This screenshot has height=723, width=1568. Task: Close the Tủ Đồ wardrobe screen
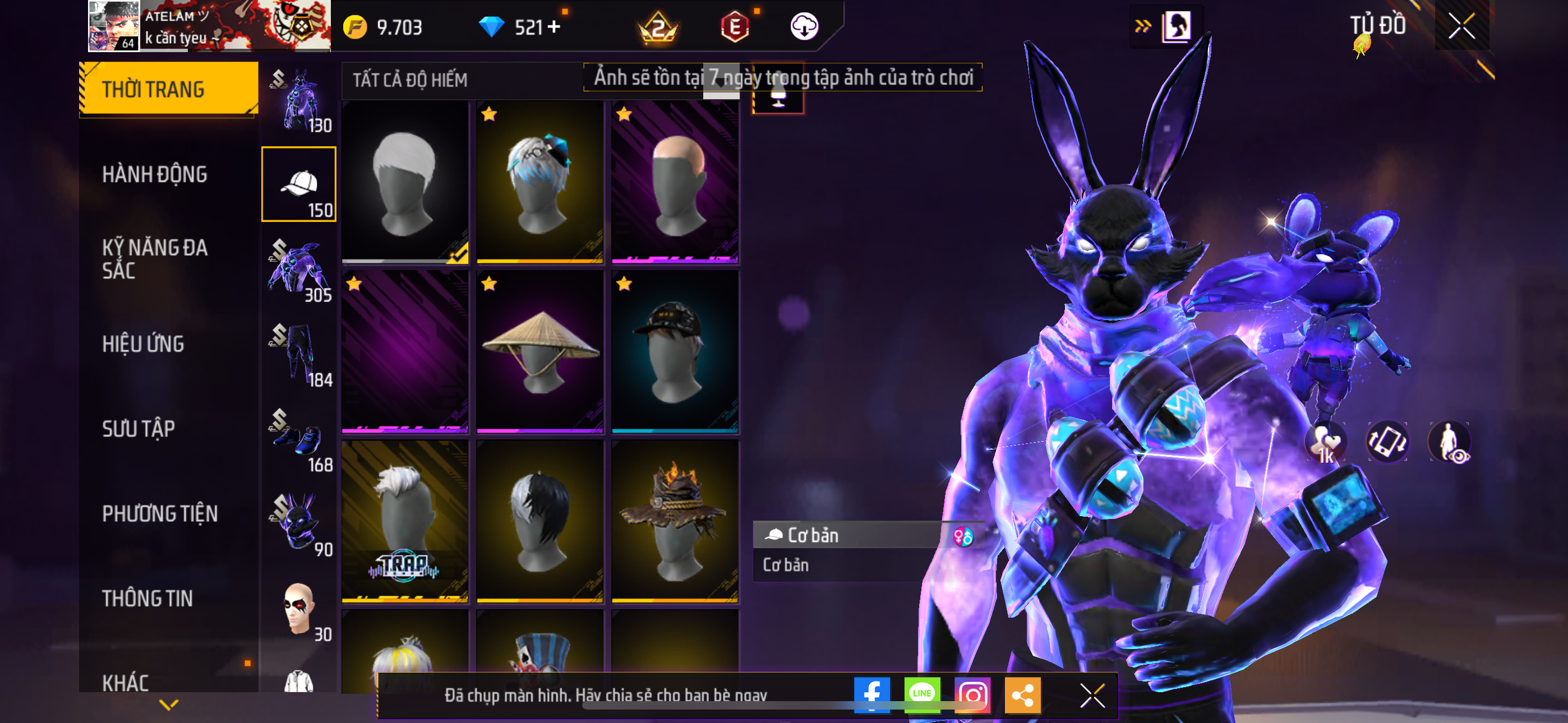click(1461, 26)
